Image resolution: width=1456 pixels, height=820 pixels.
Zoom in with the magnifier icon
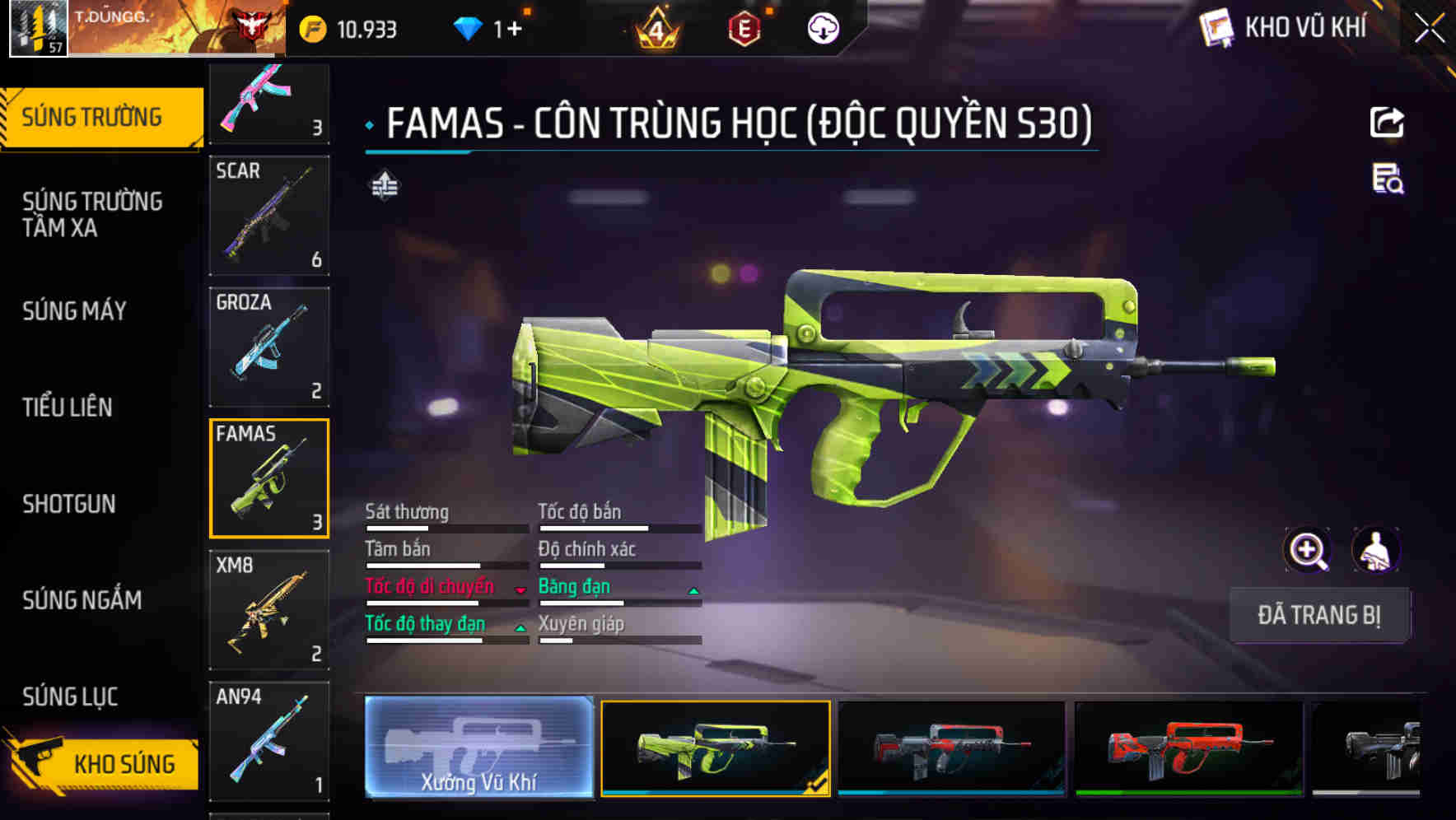coord(1307,550)
